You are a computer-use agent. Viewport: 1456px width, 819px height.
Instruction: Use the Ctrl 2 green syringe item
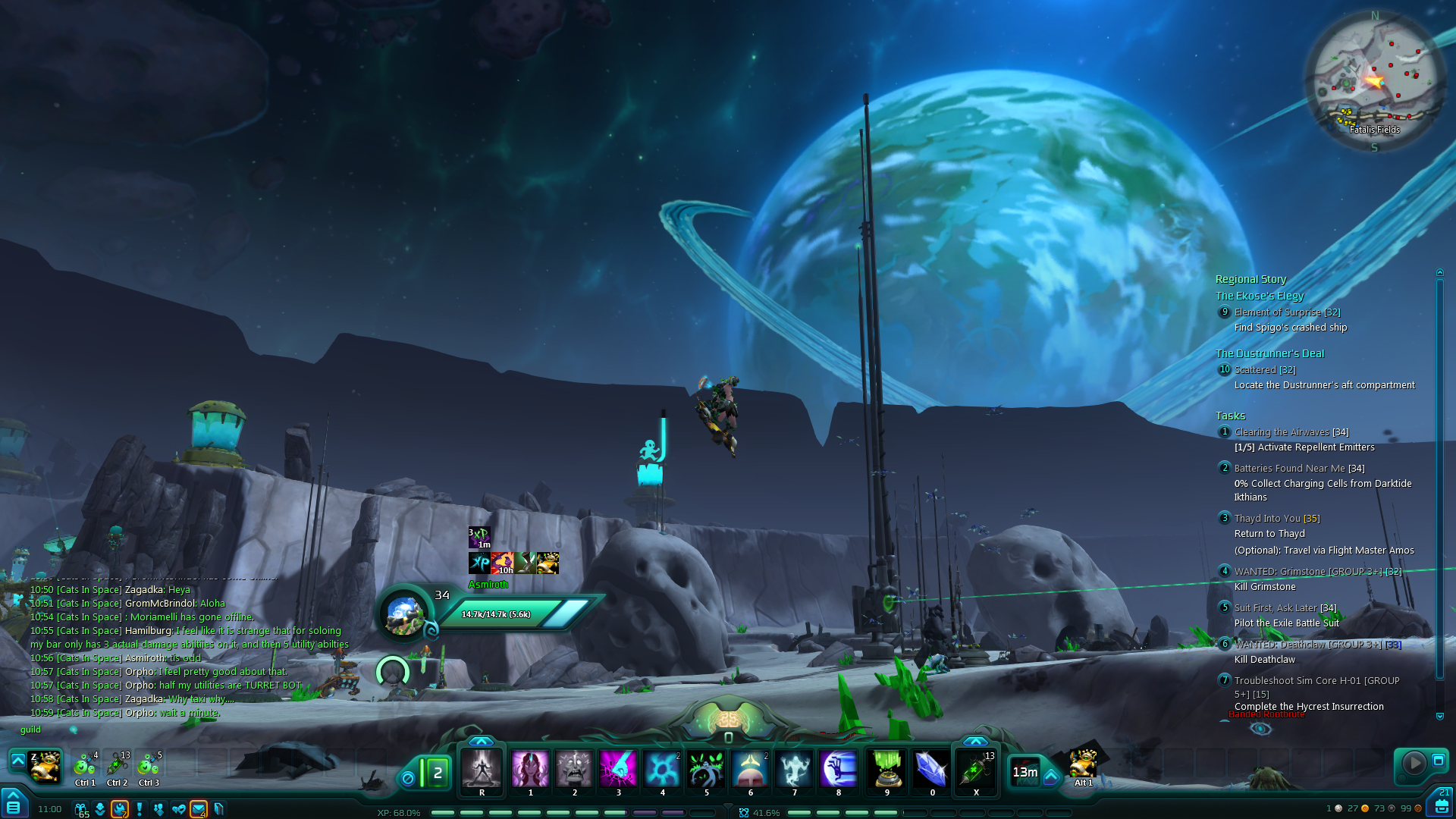coord(118,766)
